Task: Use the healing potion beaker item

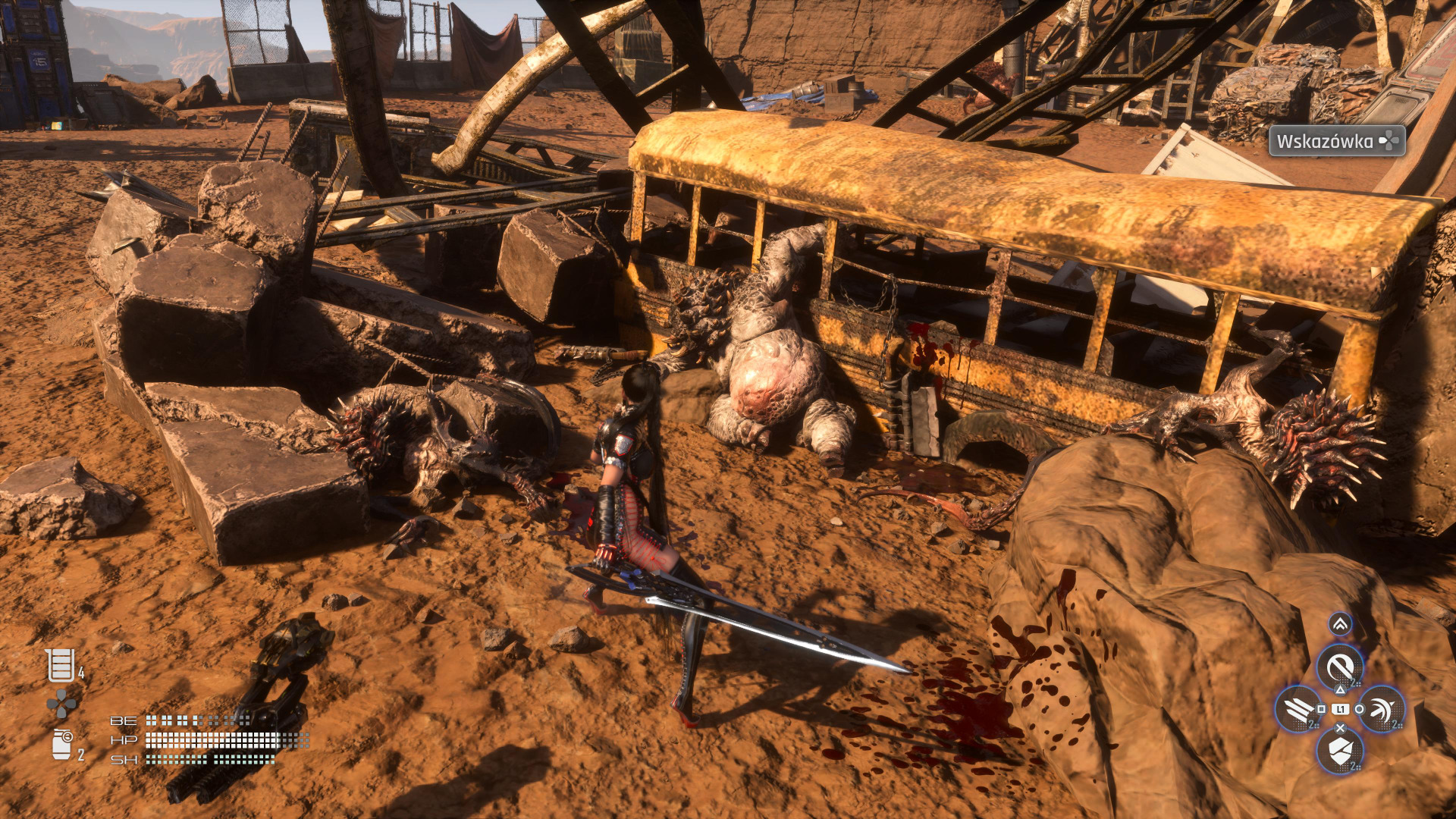Action: [x=61, y=666]
